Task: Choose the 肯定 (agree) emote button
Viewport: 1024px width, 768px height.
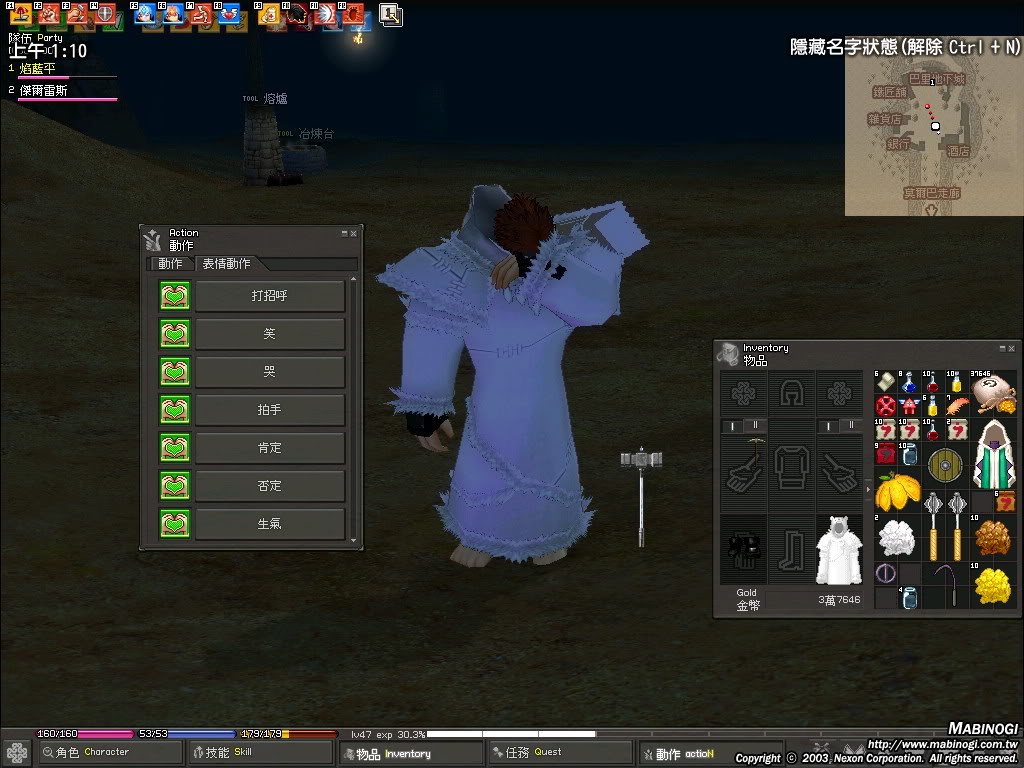Action: tap(269, 448)
